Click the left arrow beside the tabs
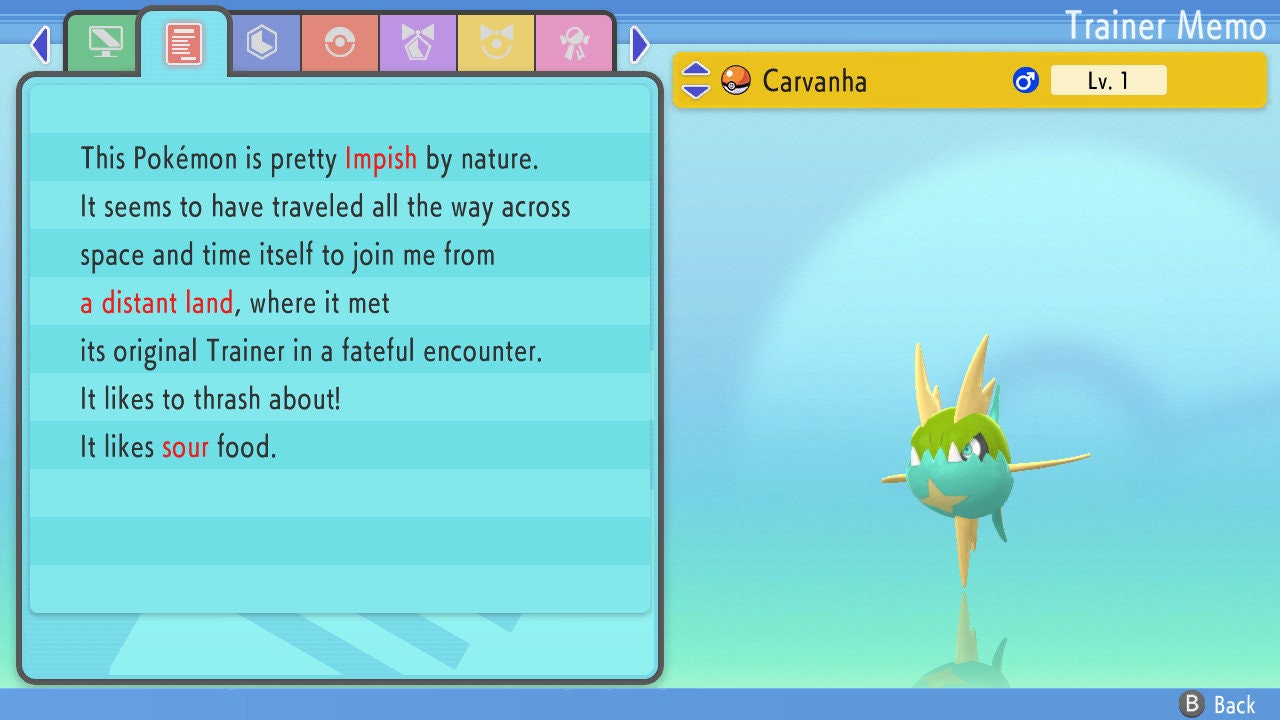Viewport: 1280px width, 720px height. pyautogui.click(x=40, y=44)
